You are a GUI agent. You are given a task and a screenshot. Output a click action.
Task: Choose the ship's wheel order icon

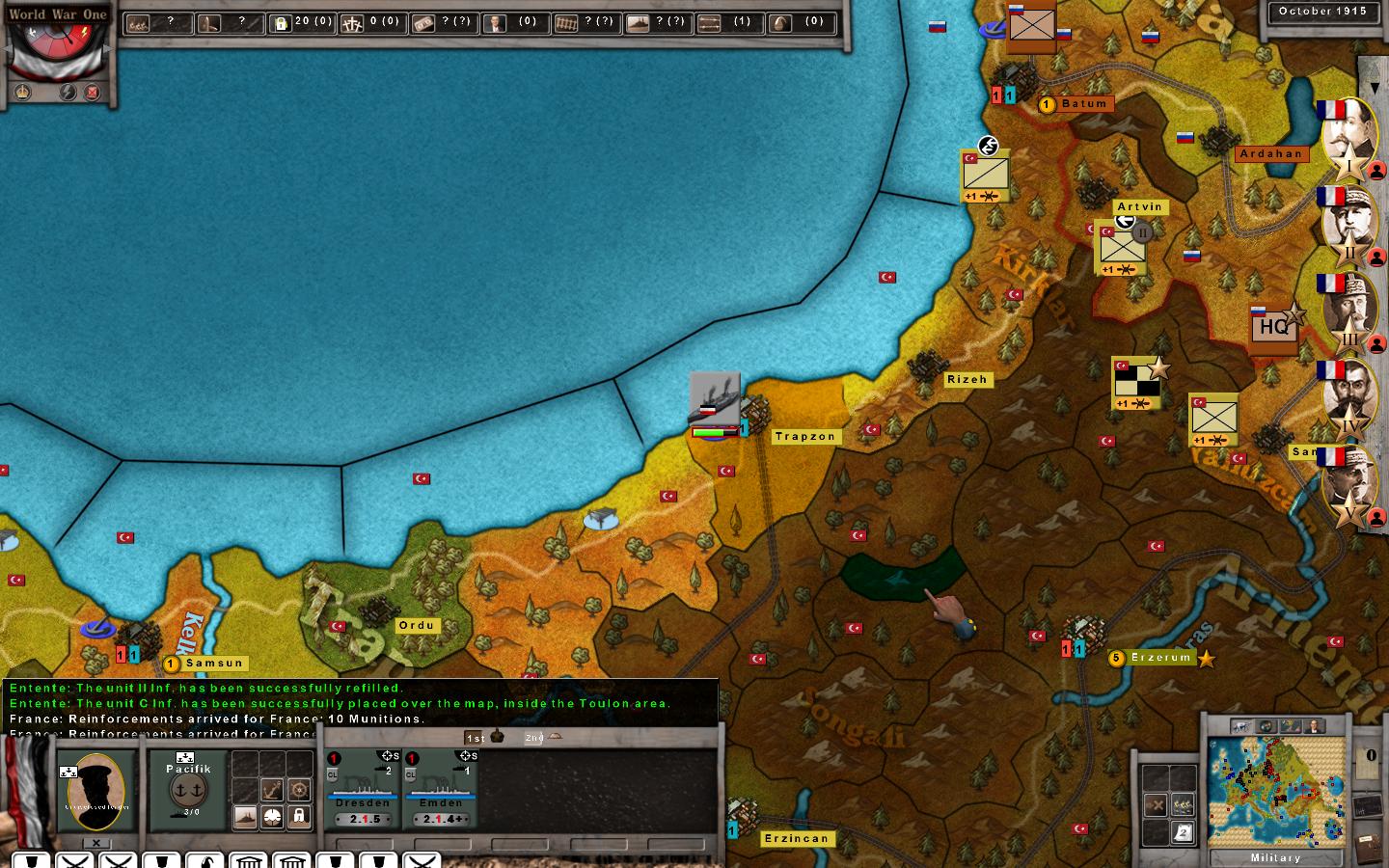pos(299,791)
